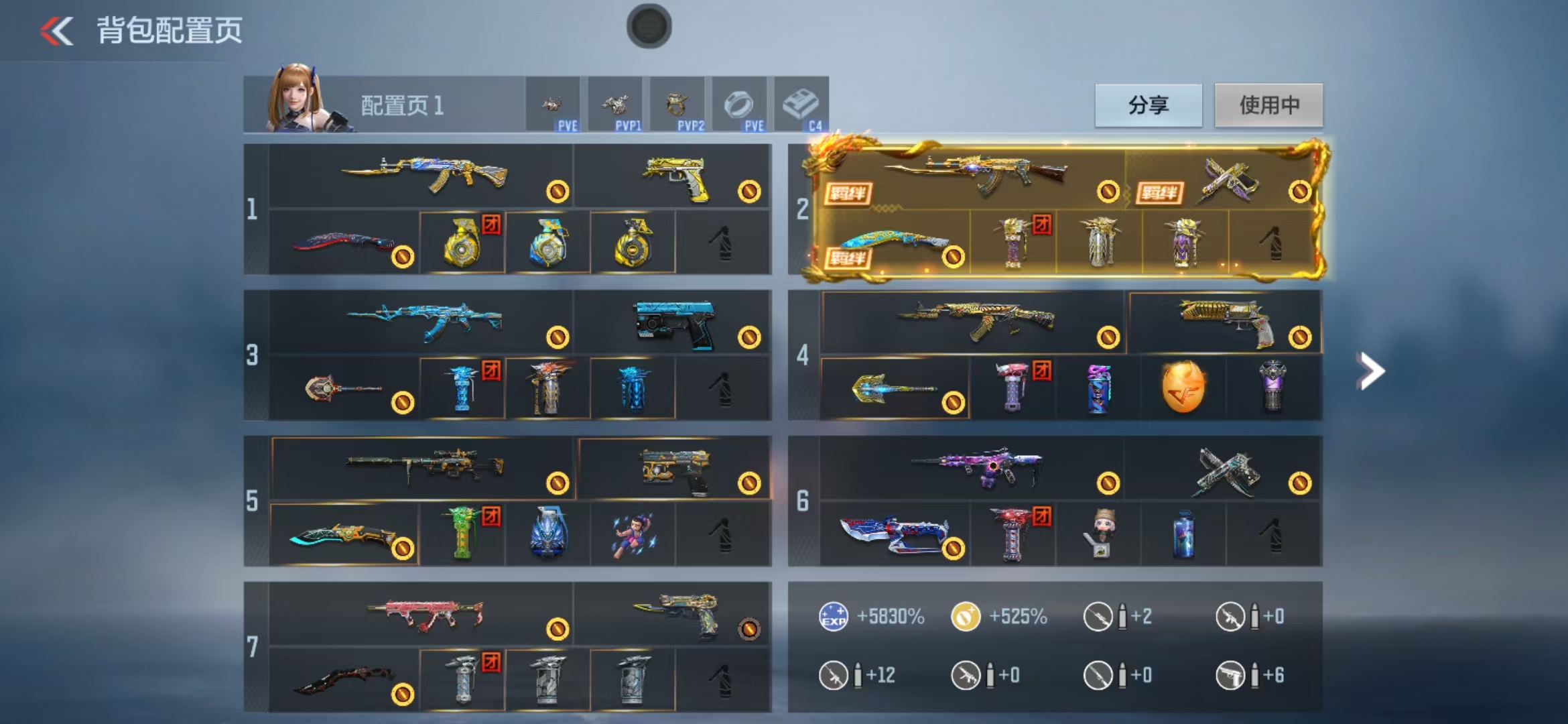Screen dimensions: 1568x724
Task: Select the sniper rifle in bag 5
Action: 423,467
